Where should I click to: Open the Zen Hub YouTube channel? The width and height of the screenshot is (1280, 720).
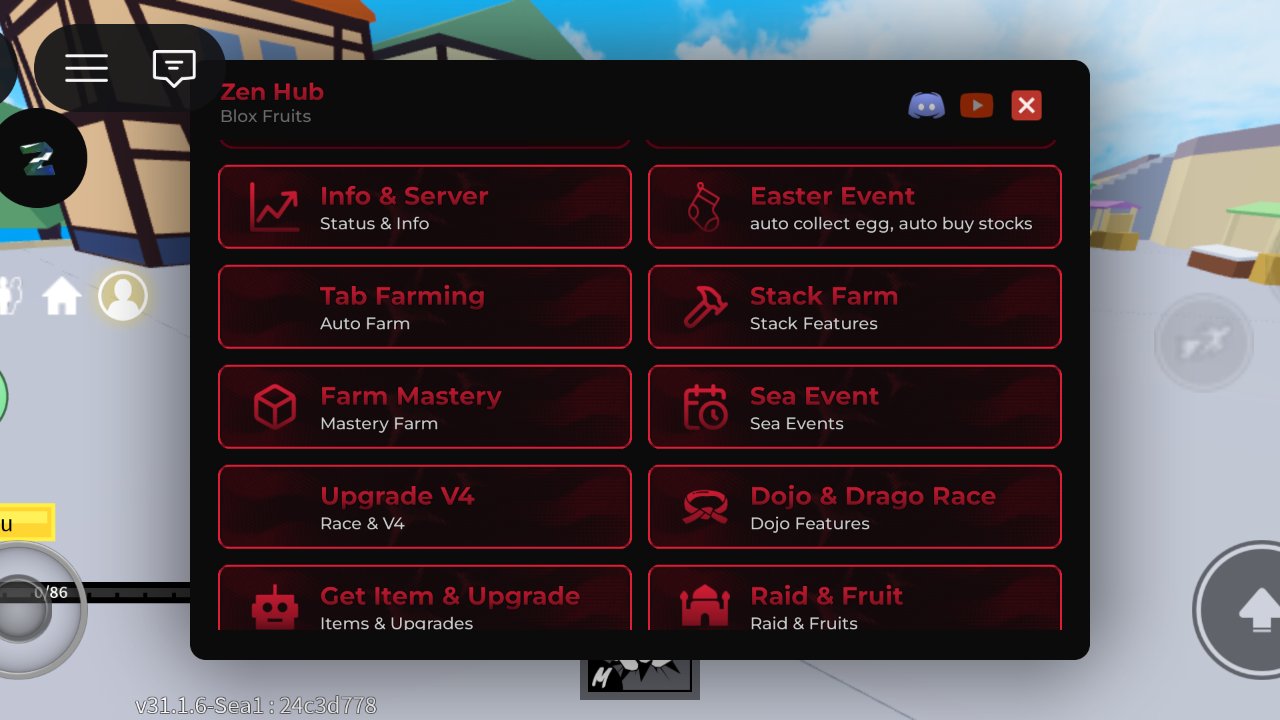(976, 105)
